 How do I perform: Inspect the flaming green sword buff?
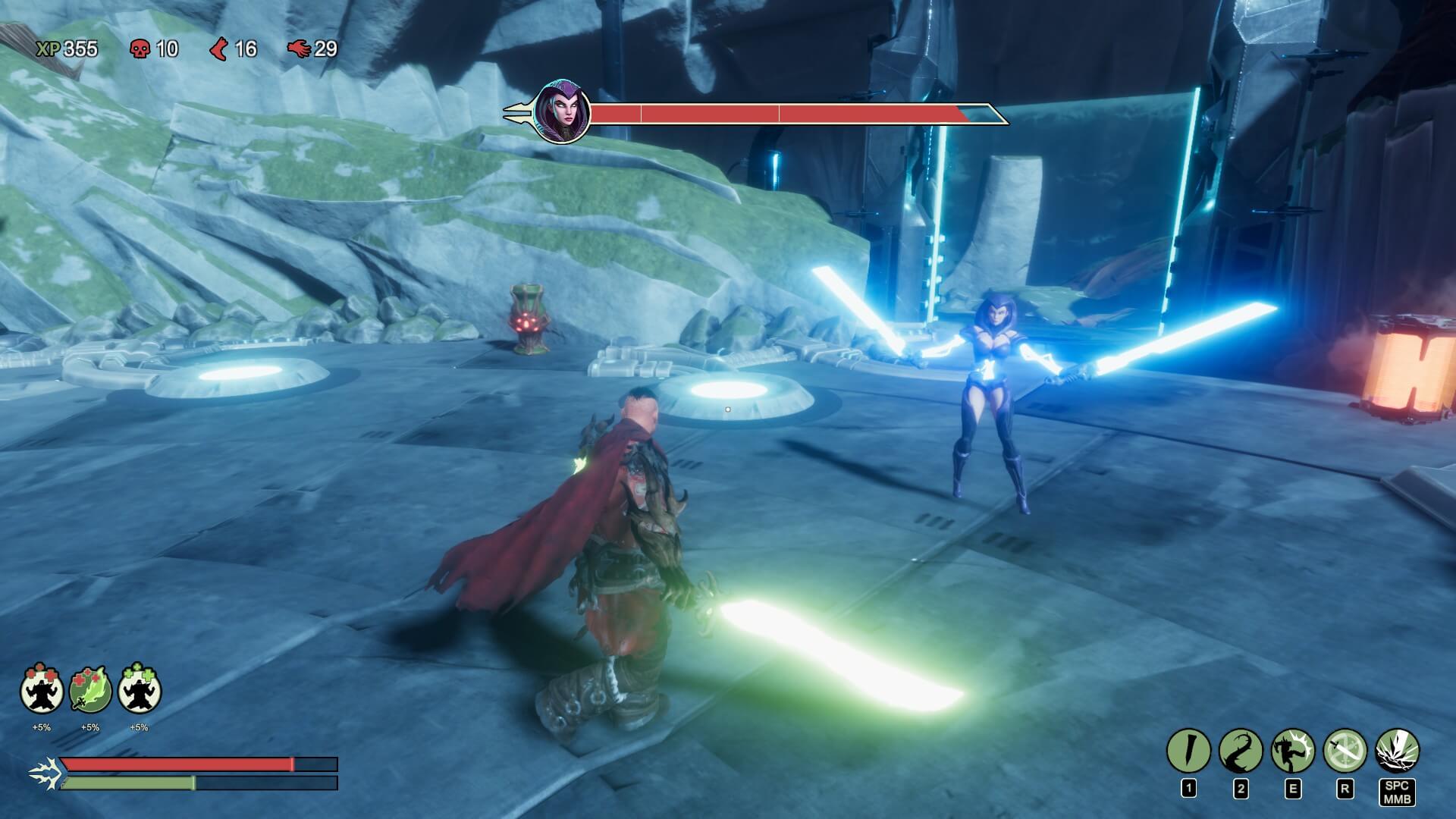coord(90,690)
